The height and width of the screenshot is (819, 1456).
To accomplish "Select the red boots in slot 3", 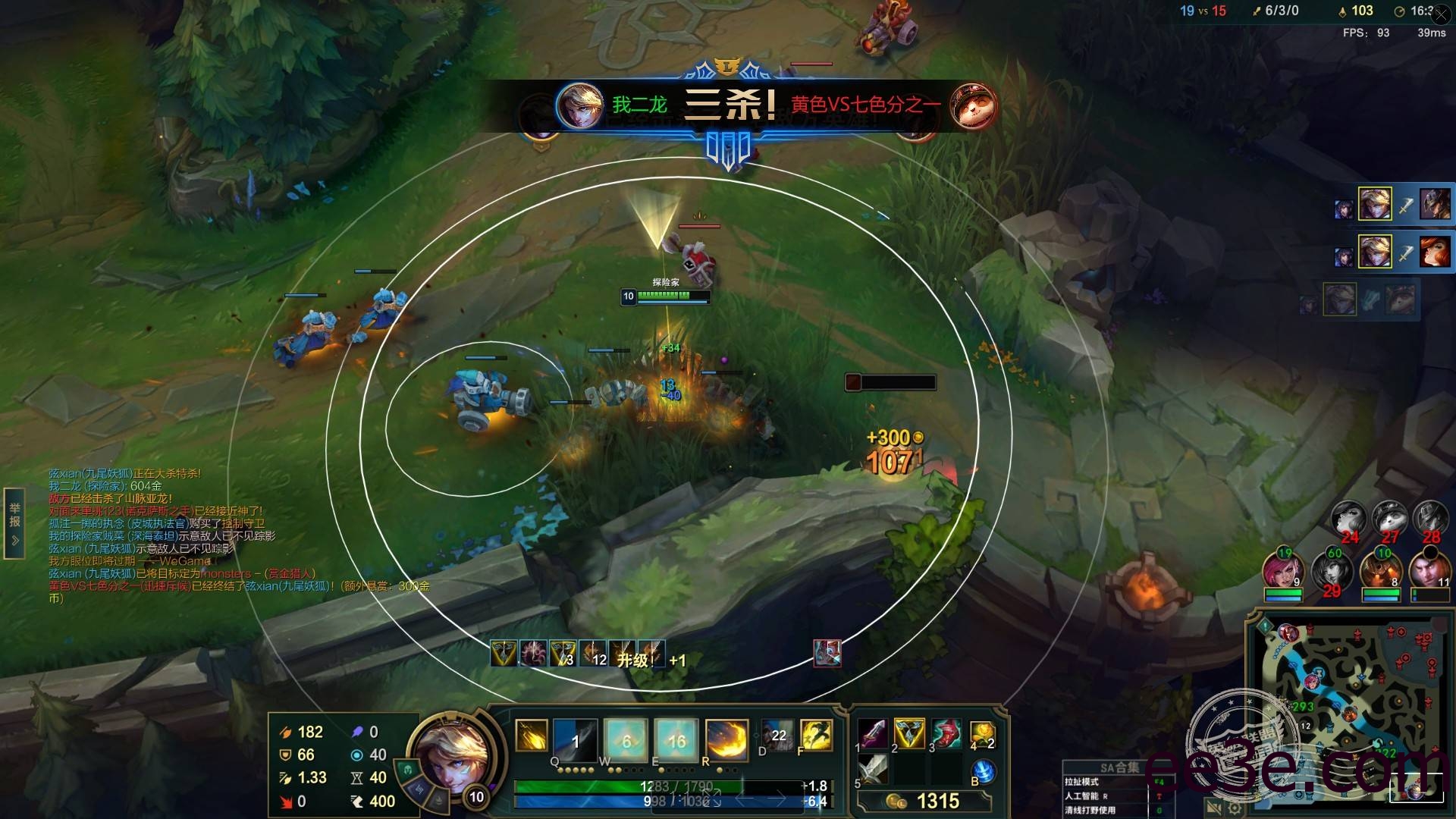I will (946, 734).
